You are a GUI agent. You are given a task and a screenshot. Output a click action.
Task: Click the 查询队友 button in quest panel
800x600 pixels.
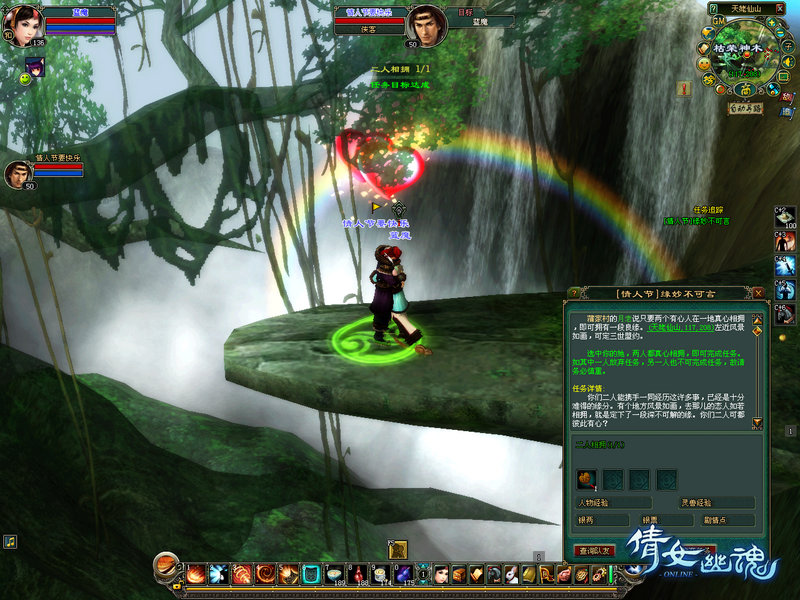[596, 550]
